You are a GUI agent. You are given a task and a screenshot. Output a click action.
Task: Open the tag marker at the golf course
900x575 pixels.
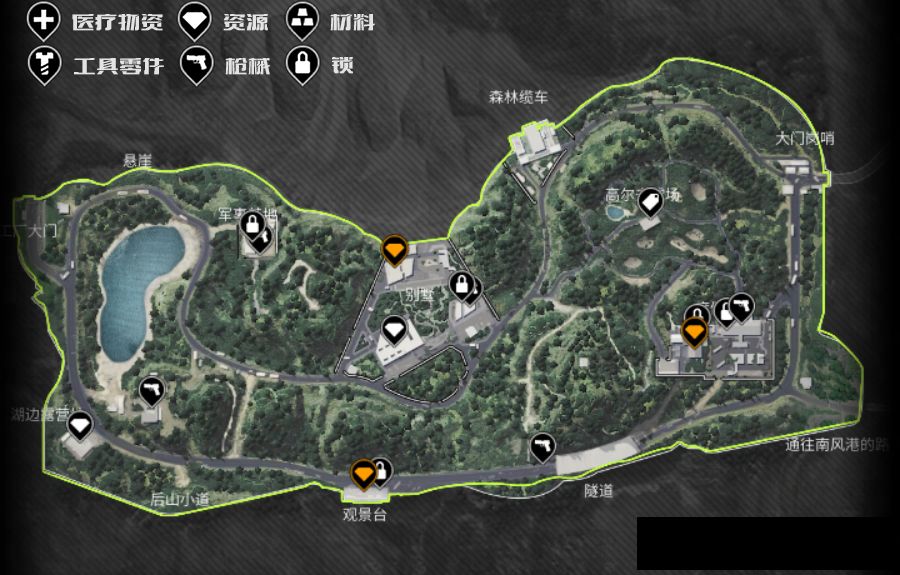[650, 202]
